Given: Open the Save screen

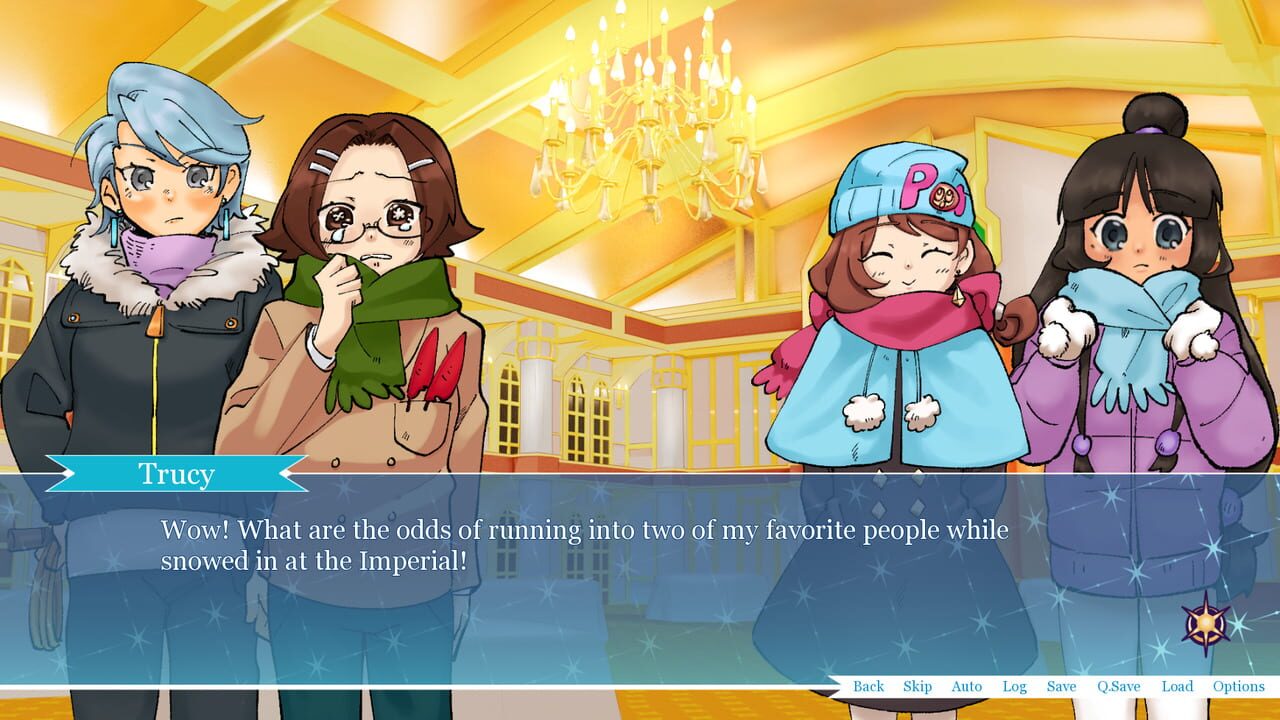Looking at the screenshot, I should 1062,687.
